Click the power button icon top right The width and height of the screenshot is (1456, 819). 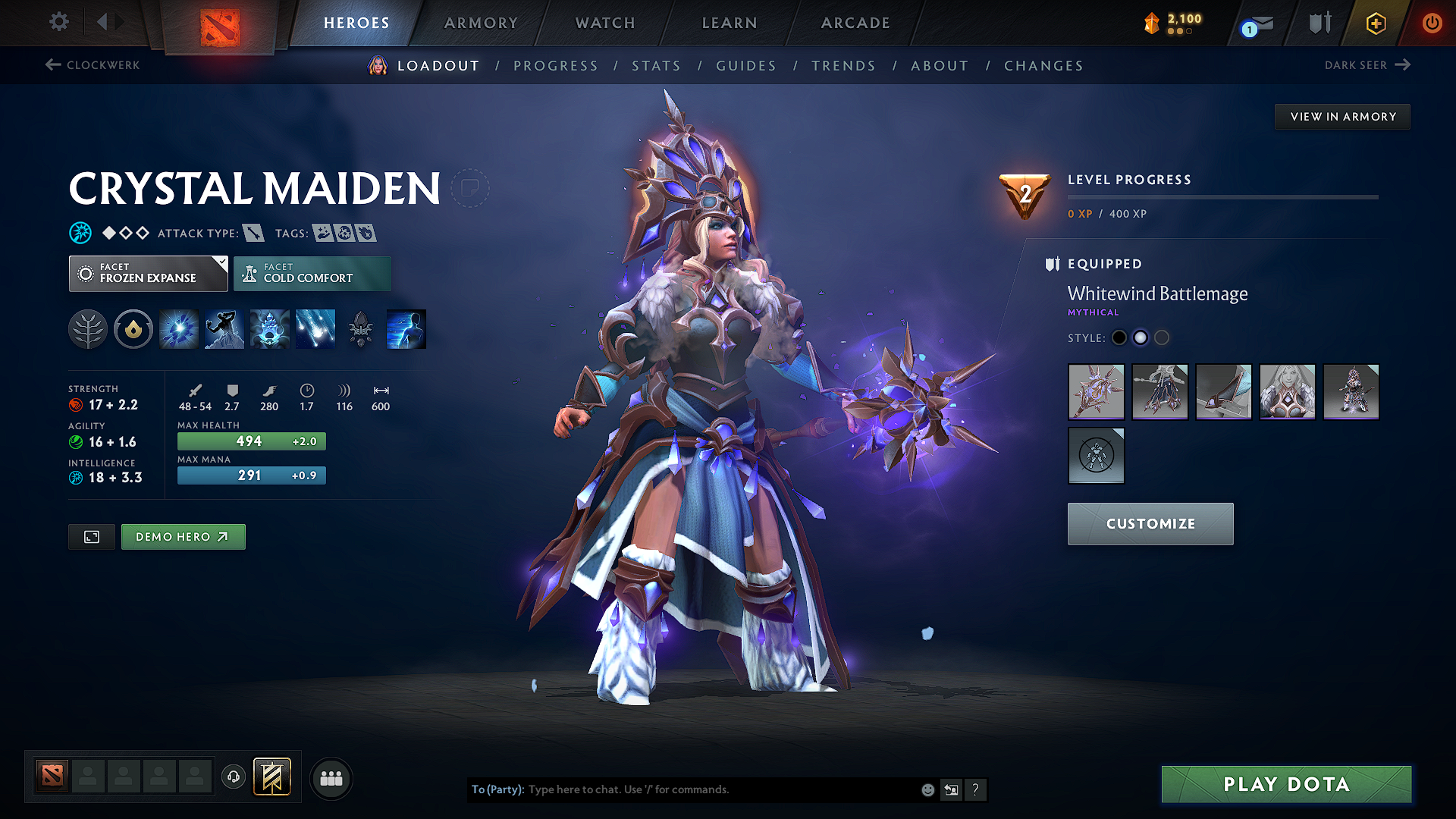pyautogui.click(x=1432, y=24)
